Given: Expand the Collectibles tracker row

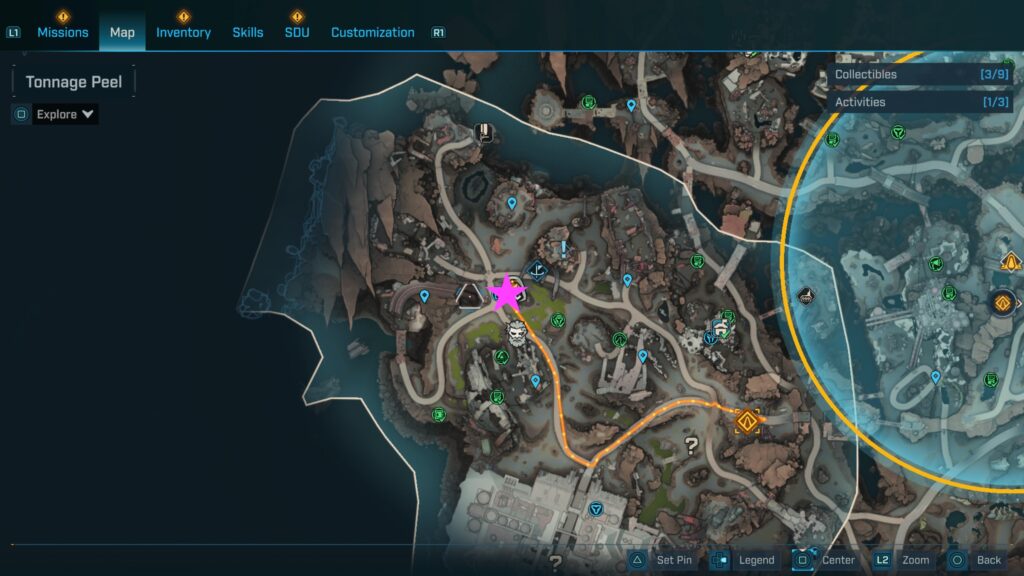Looking at the screenshot, I should [x=921, y=74].
